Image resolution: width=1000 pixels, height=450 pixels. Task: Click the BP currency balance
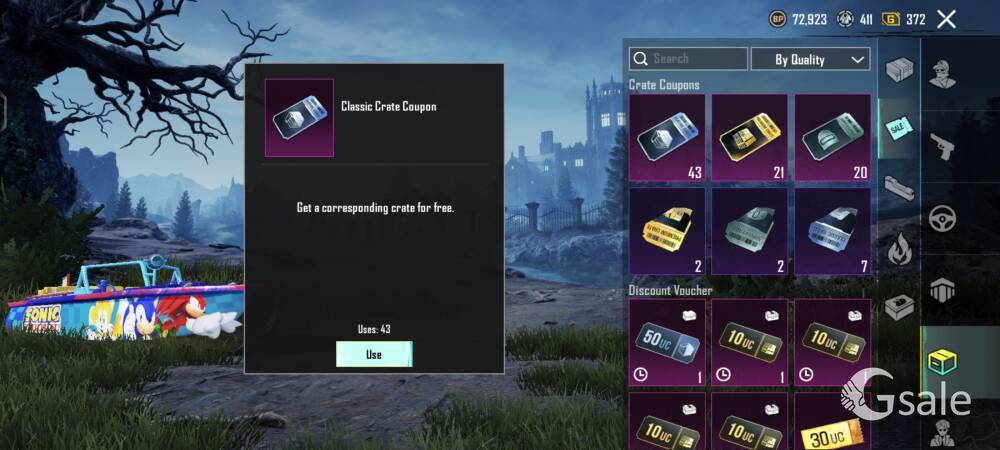[799, 19]
